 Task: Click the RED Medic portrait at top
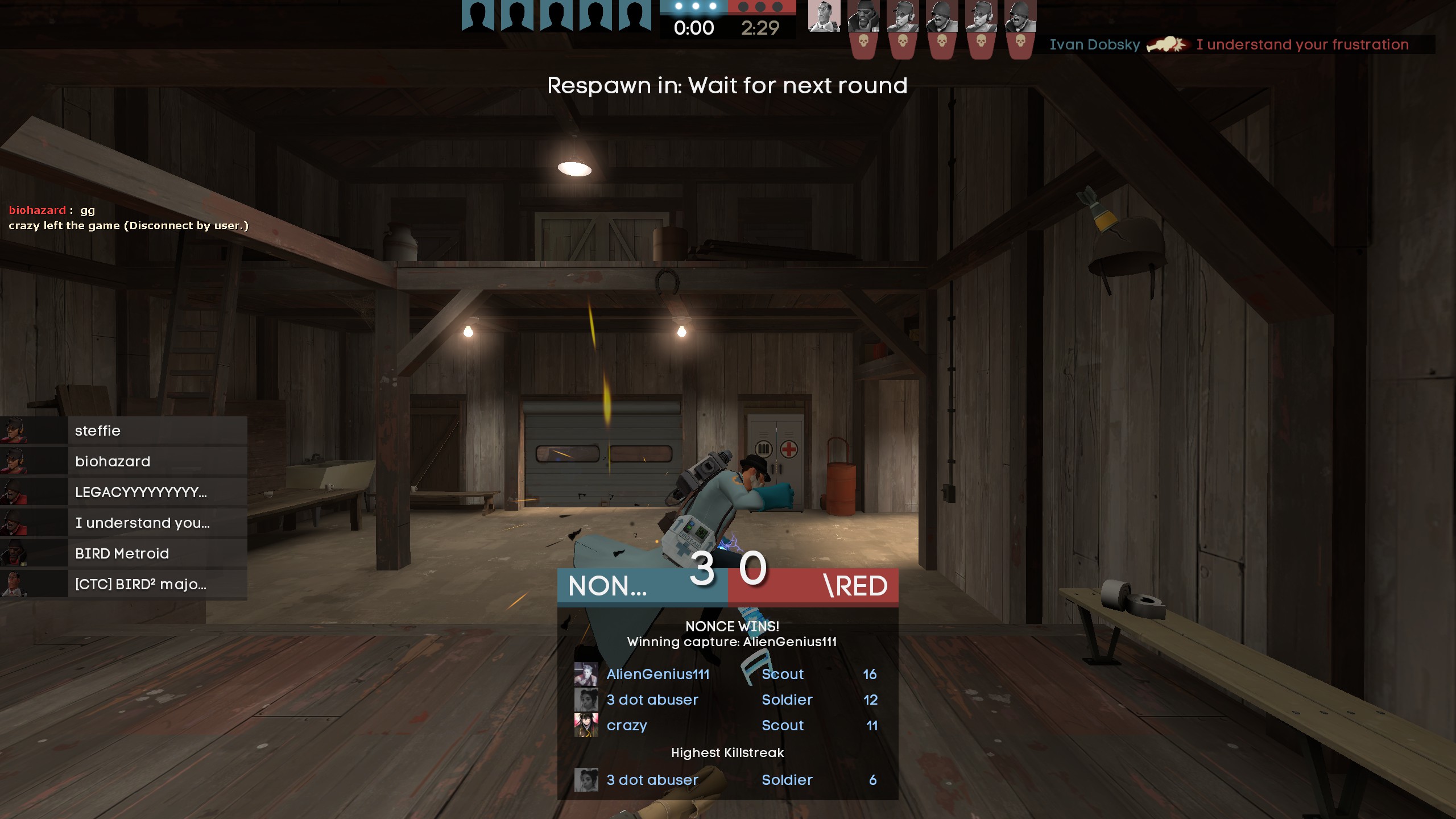[x=824, y=16]
